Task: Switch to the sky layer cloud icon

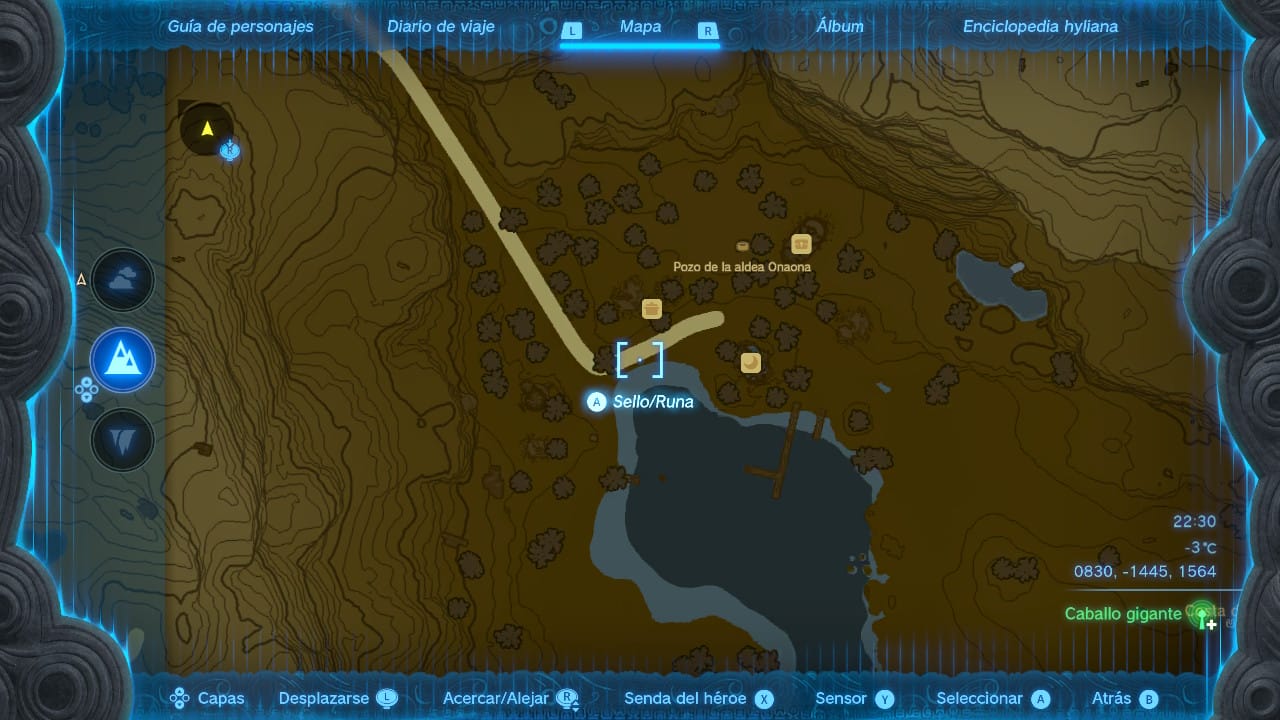Action: pyautogui.click(x=123, y=281)
